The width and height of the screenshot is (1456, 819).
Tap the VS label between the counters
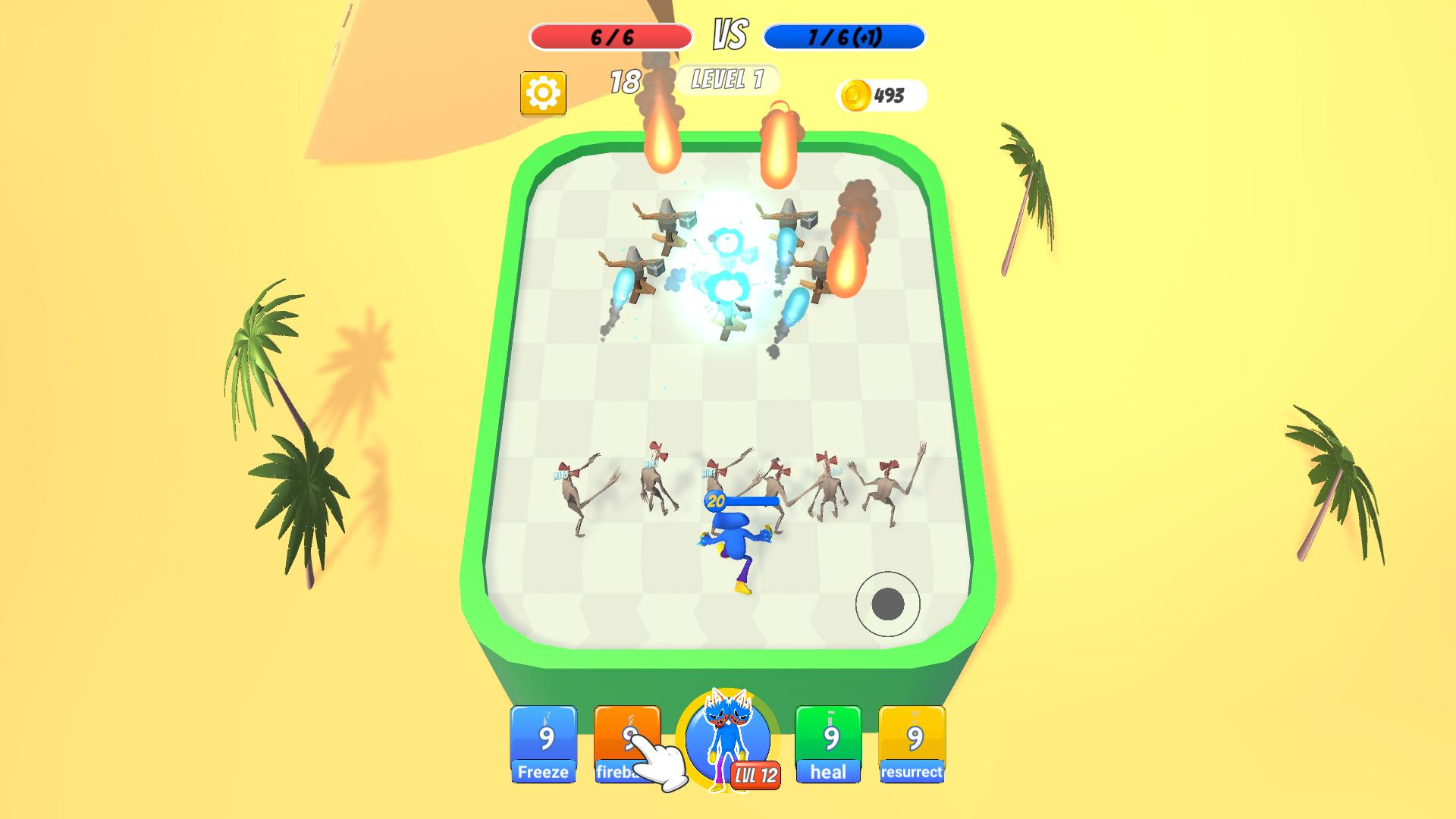click(x=729, y=33)
